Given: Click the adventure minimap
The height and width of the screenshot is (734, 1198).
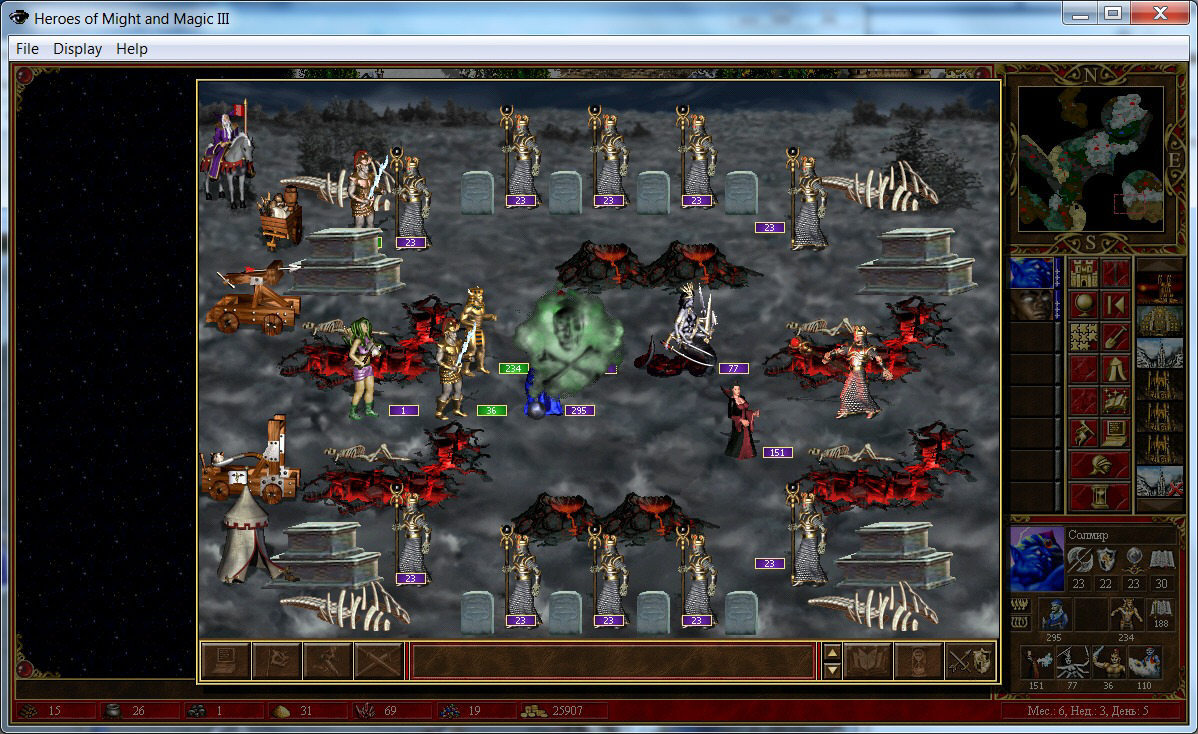Looking at the screenshot, I should point(1091,160).
